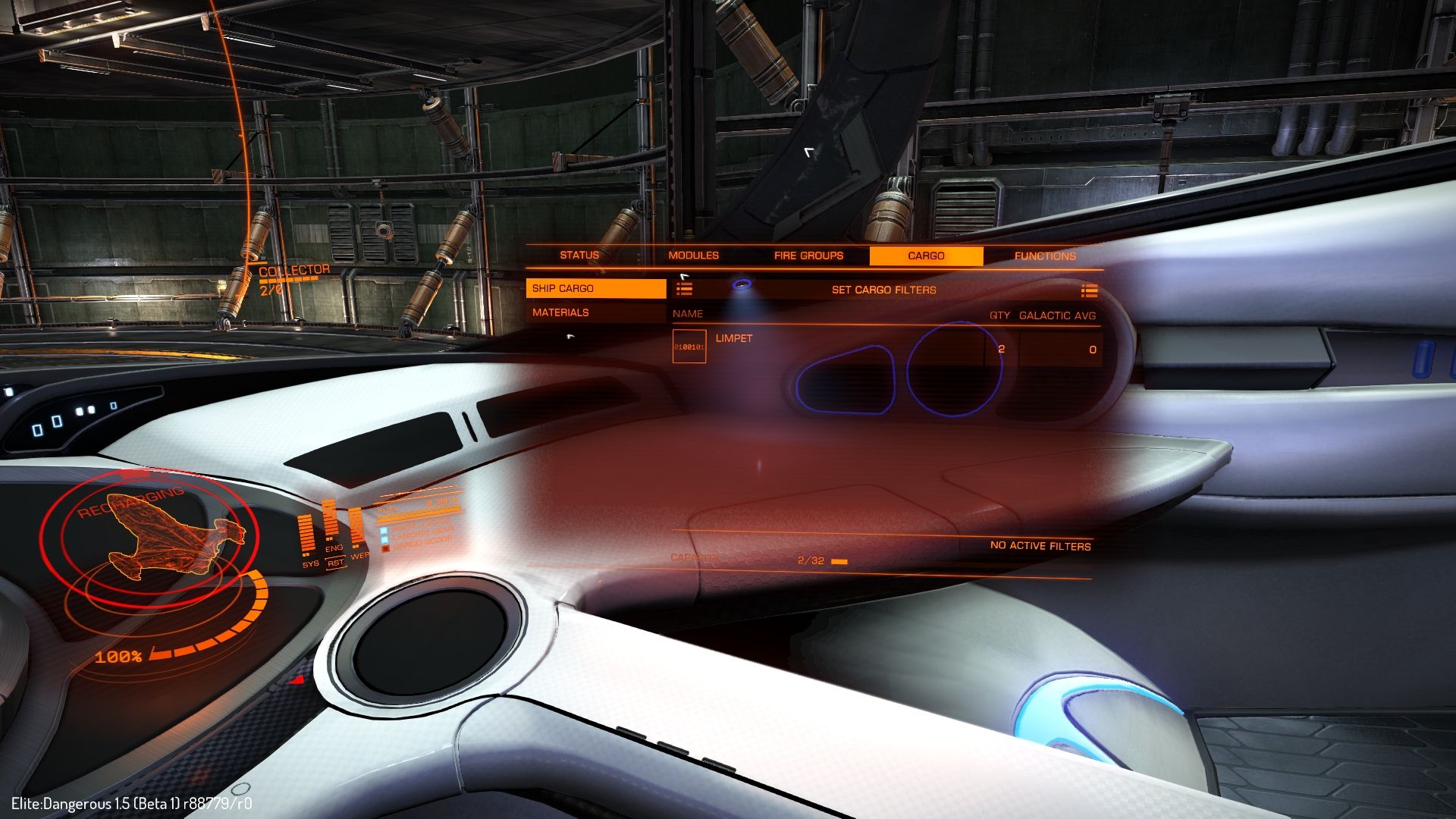Image resolution: width=1456 pixels, height=819 pixels.
Task: Show the Functions tab
Action: click(1045, 256)
